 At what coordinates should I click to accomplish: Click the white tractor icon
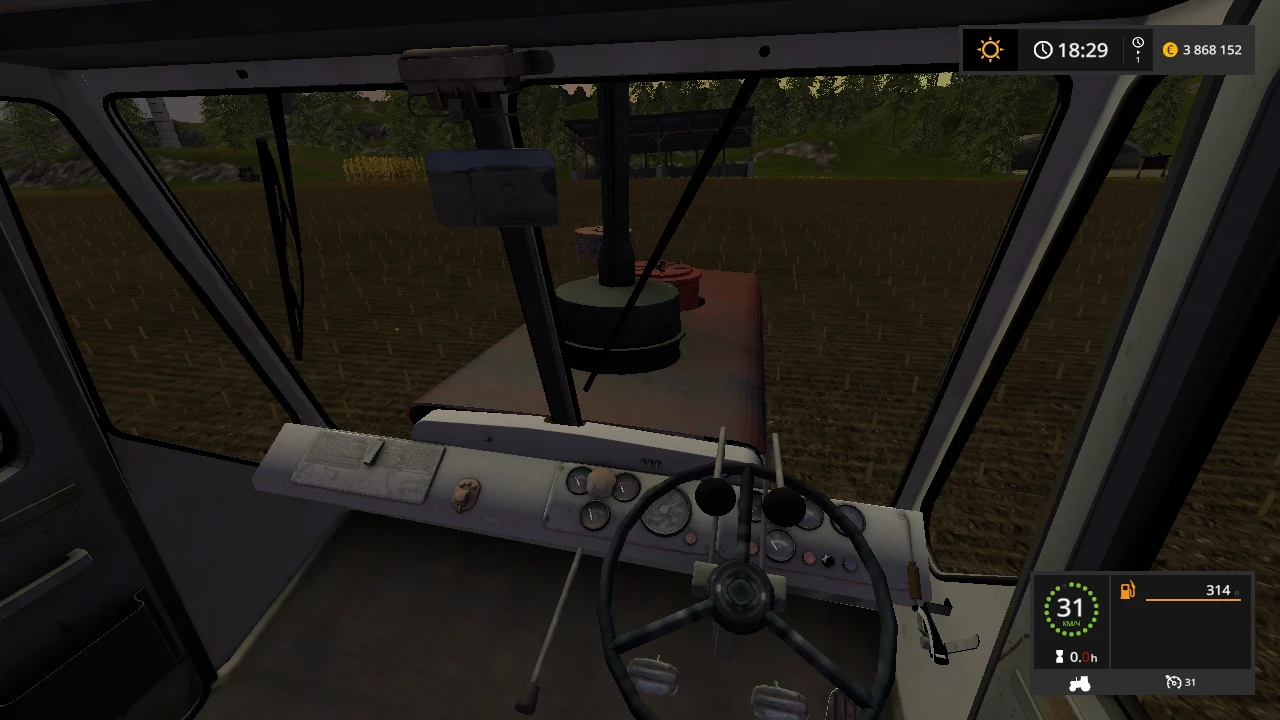point(1079,683)
